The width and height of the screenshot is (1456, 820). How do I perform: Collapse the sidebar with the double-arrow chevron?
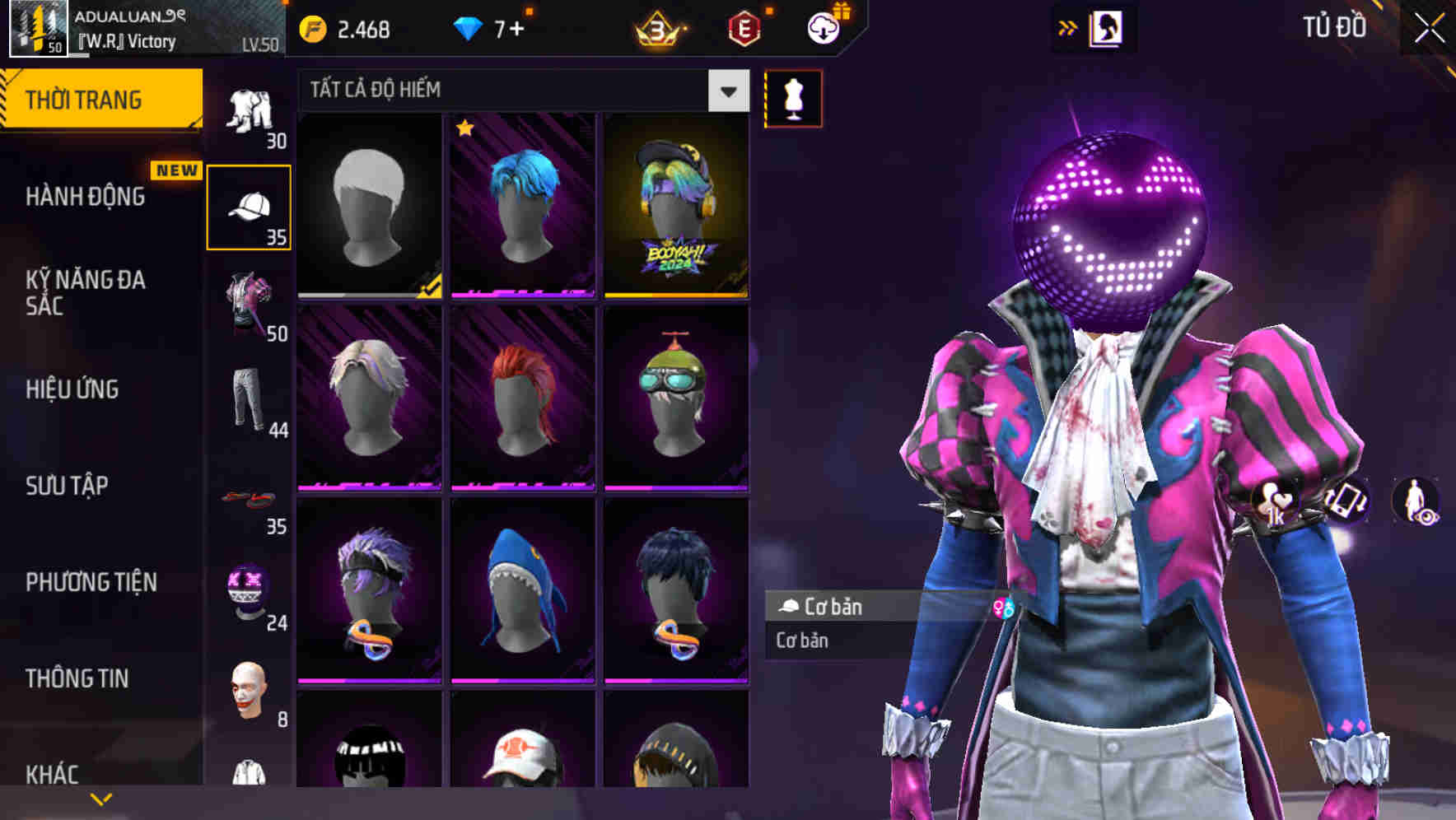(1068, 26)
